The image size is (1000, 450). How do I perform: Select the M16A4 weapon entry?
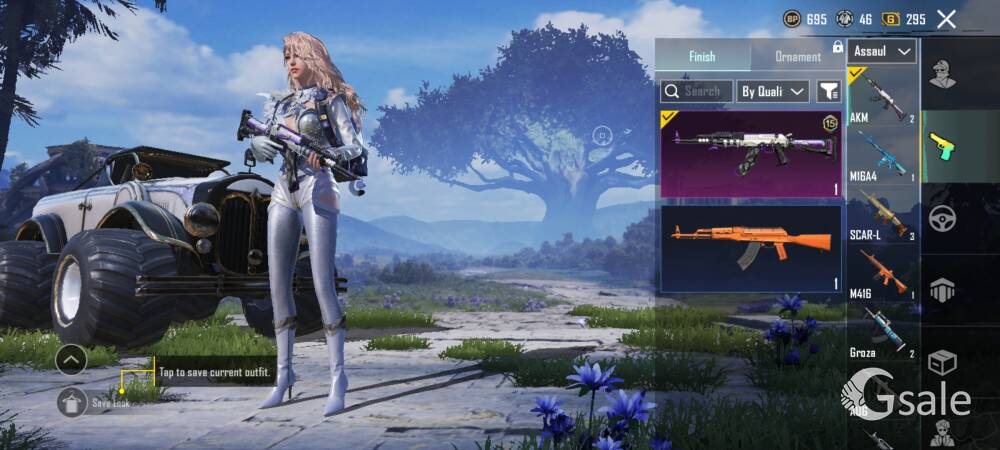coord(882,158)
